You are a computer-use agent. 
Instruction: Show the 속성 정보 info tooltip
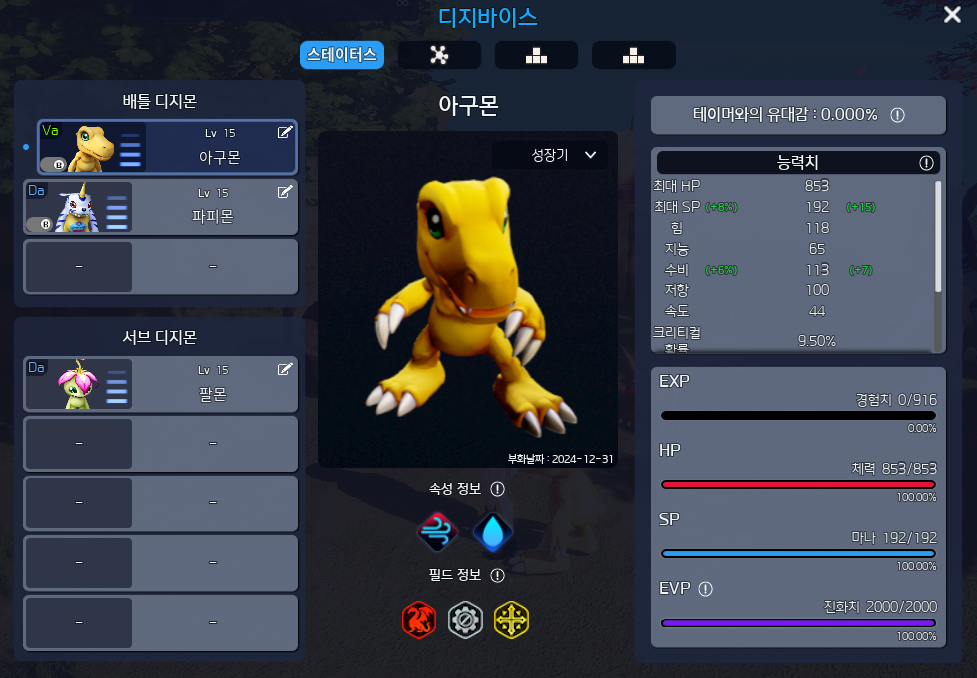497,489
